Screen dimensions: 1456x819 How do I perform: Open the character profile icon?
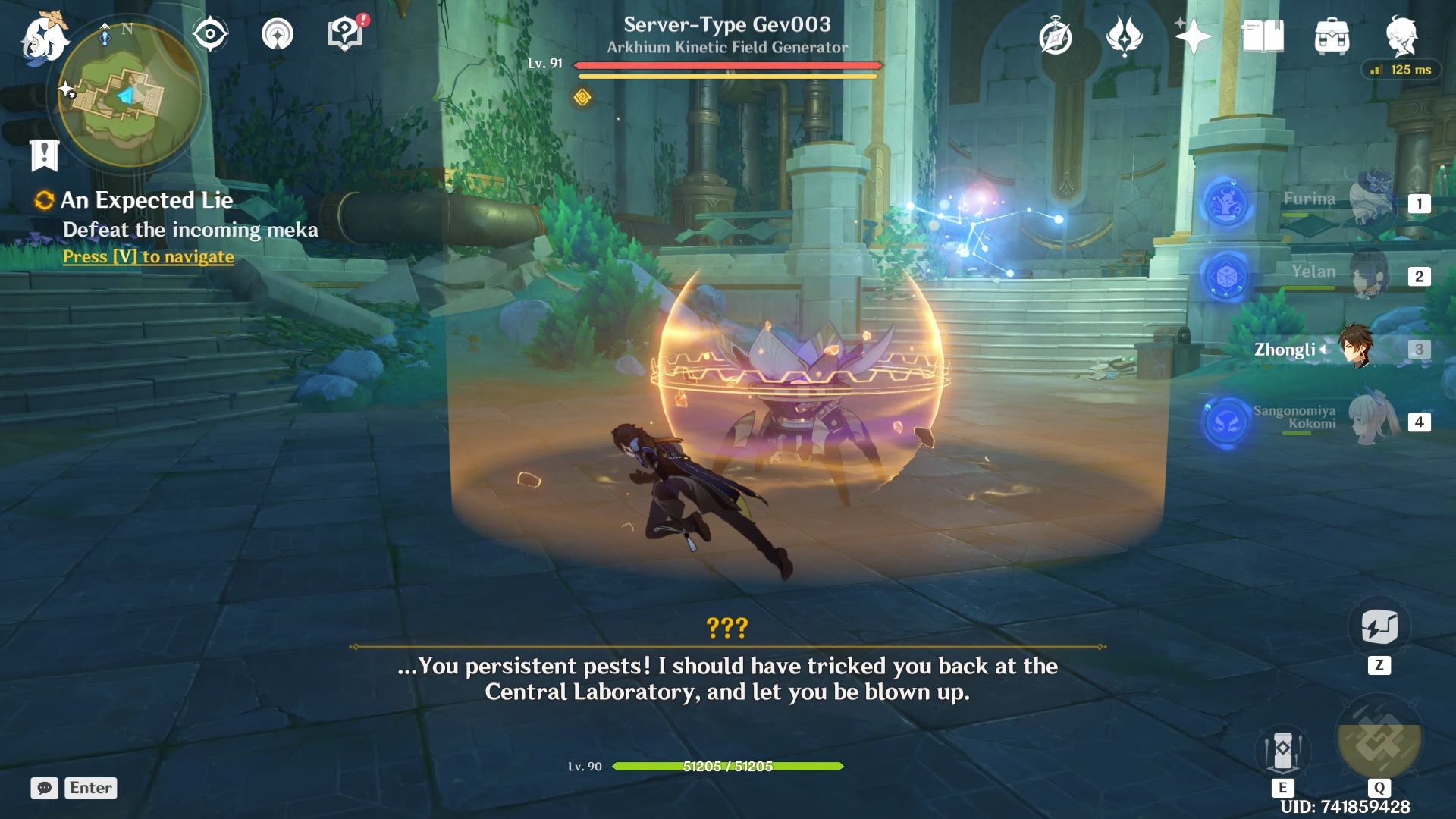coord(1401,36)
